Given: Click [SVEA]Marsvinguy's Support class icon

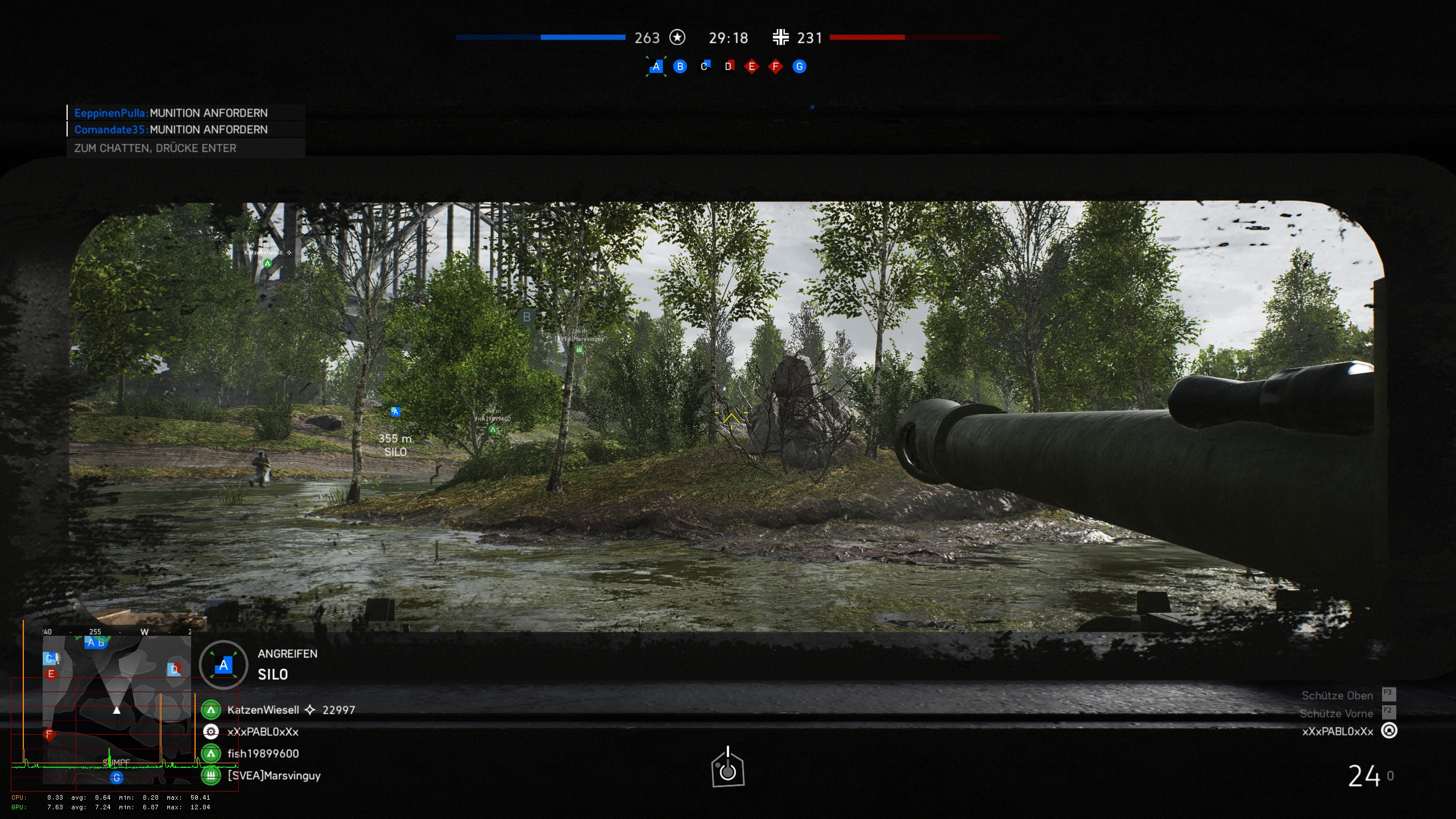Looking at the screenshot, I should 211,775.
